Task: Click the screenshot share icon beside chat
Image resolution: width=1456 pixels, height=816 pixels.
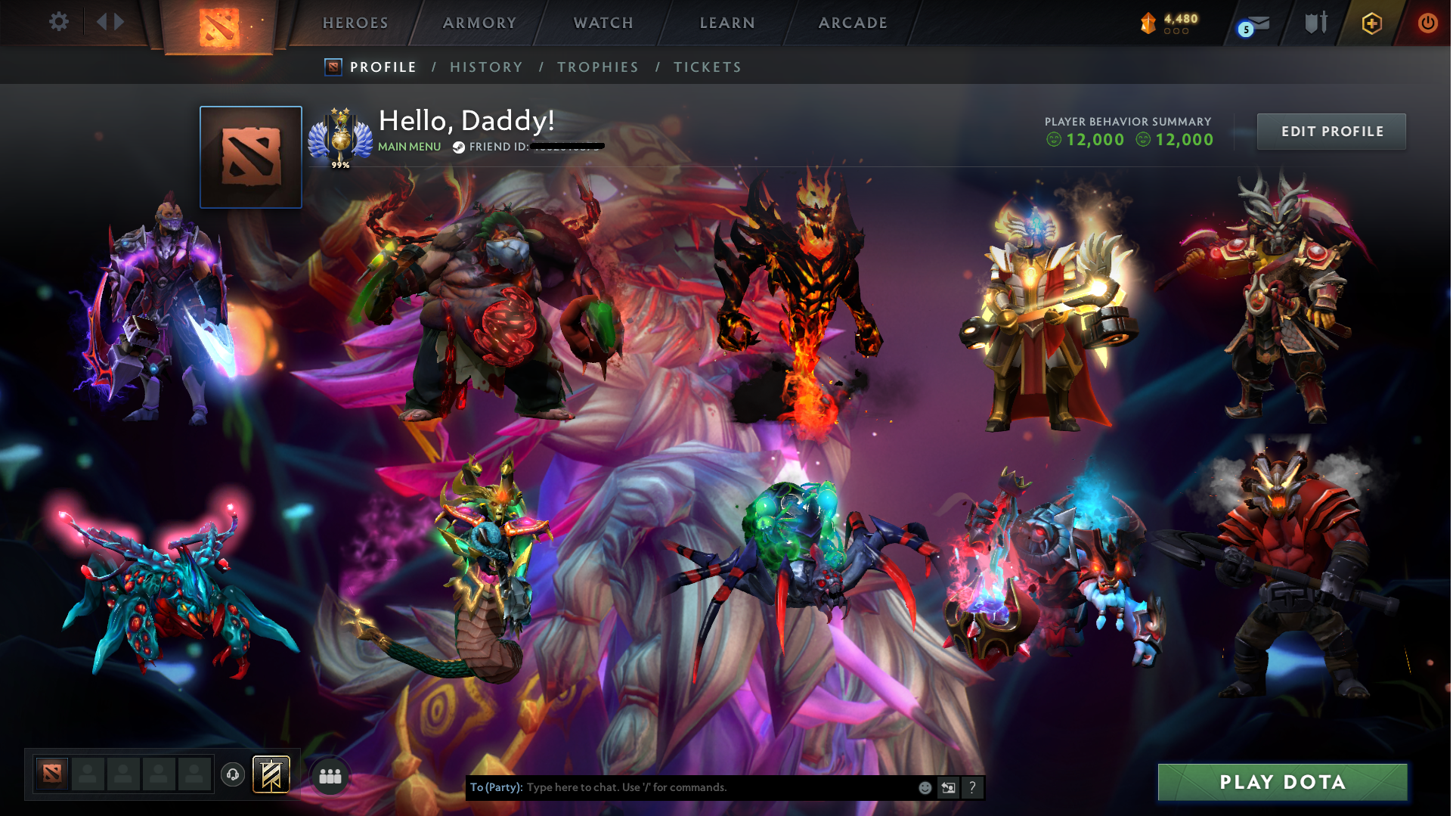Action: pos(948,787)
